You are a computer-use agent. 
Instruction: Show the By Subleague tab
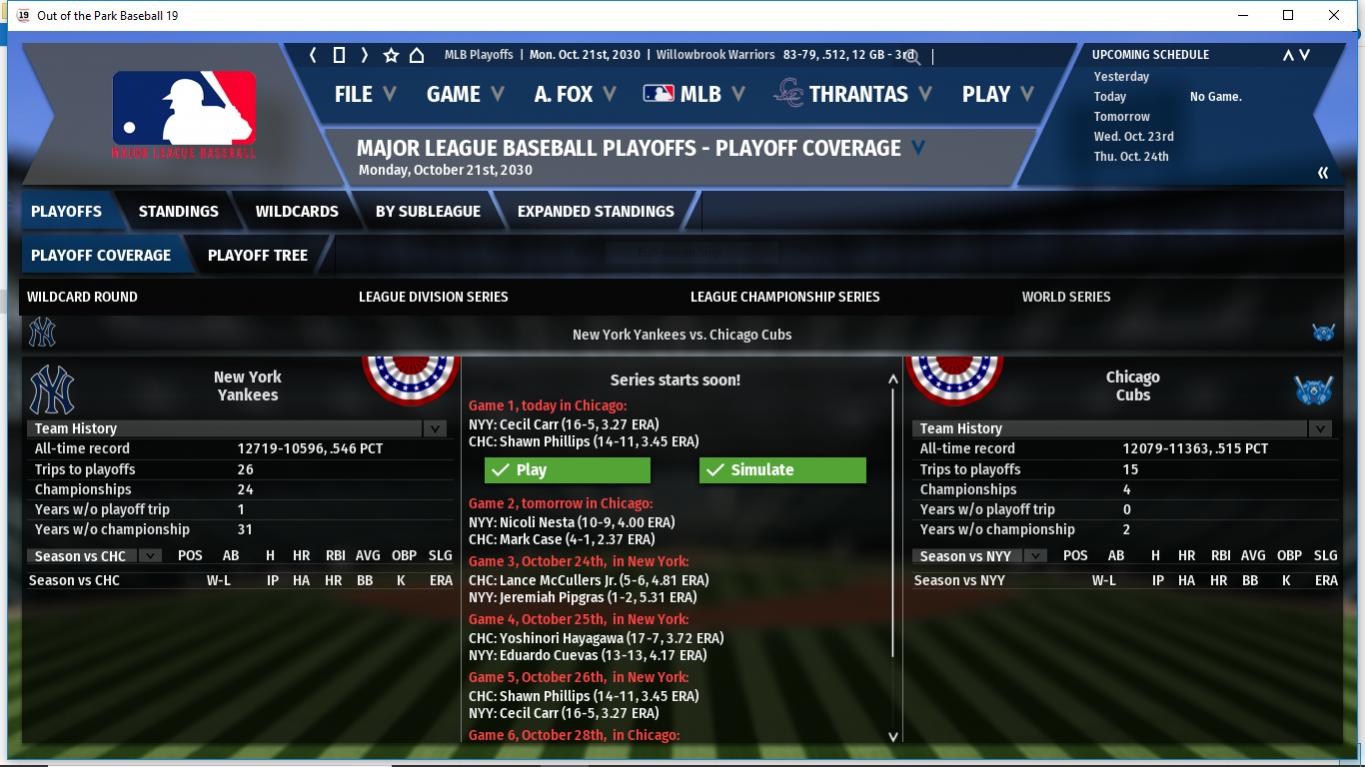click(428, 211)
